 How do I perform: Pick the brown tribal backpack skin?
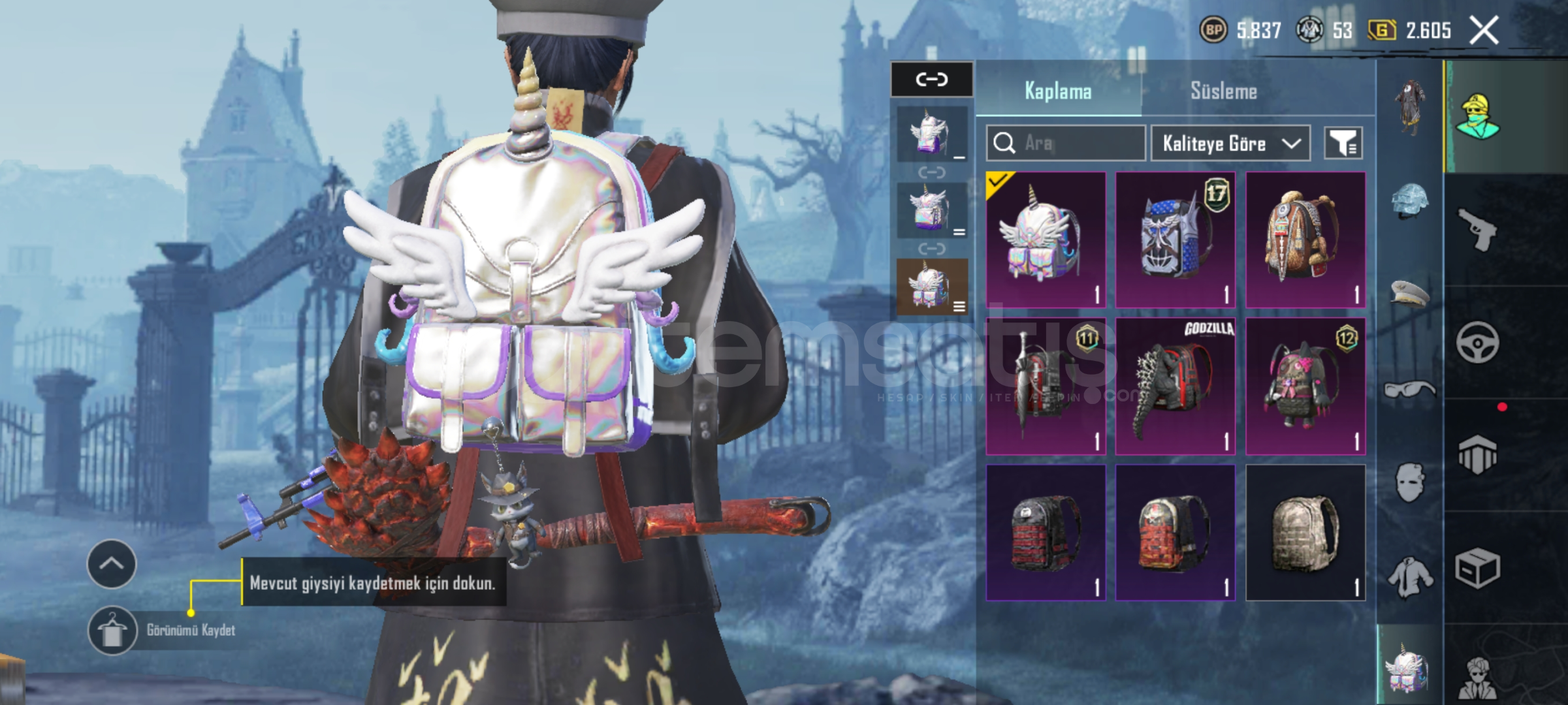1305,240
